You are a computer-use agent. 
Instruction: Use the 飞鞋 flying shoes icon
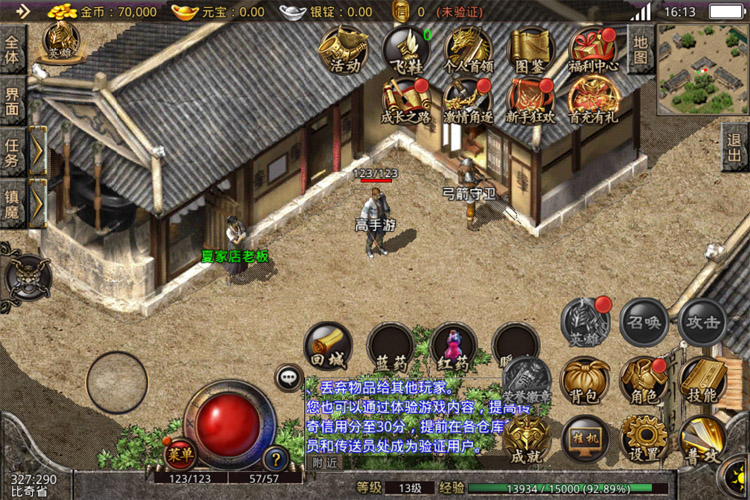click(405, 49)
